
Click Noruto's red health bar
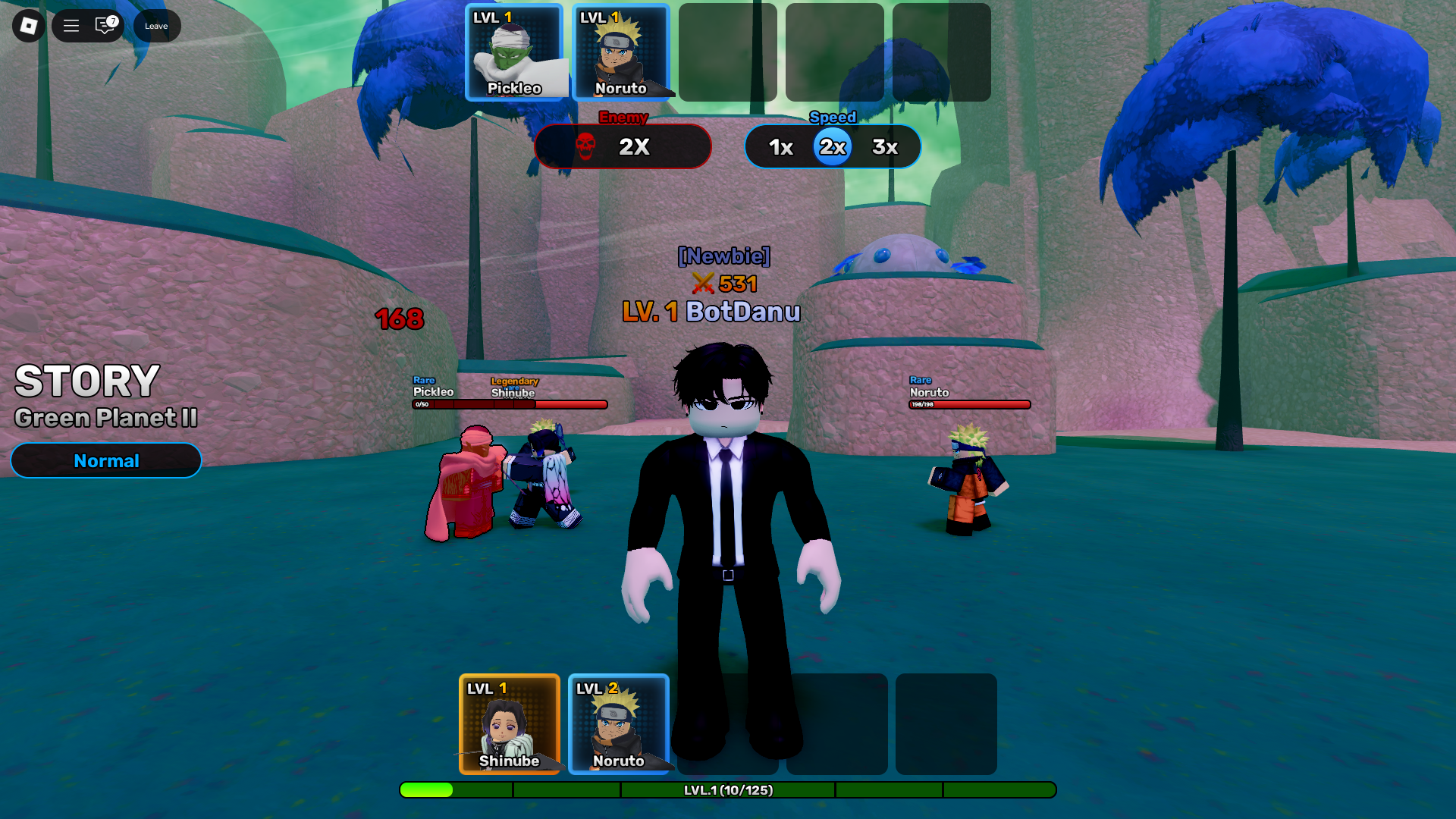969,404
